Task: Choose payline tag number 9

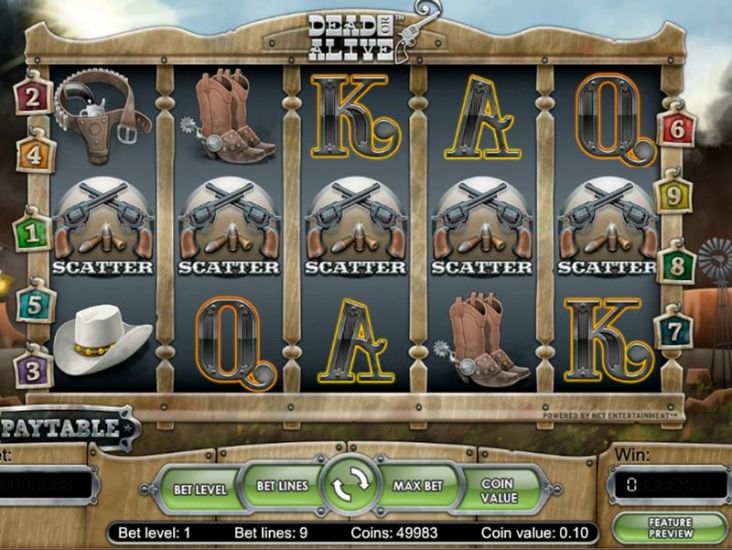Action: (673, 194)
